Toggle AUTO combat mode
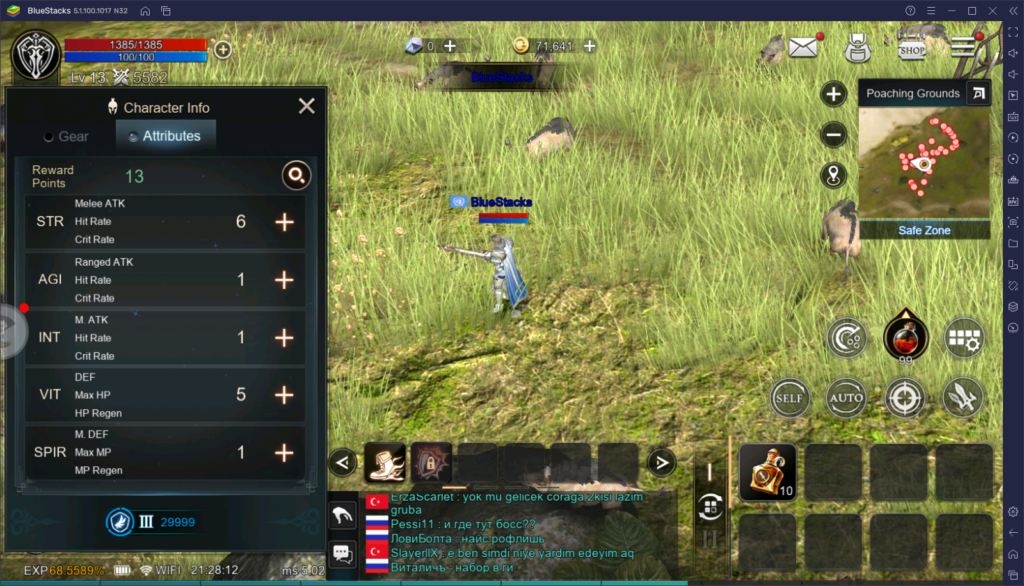Image resolution: width=1024 pixels, height=586 pixels. click(x=846, y=399)
